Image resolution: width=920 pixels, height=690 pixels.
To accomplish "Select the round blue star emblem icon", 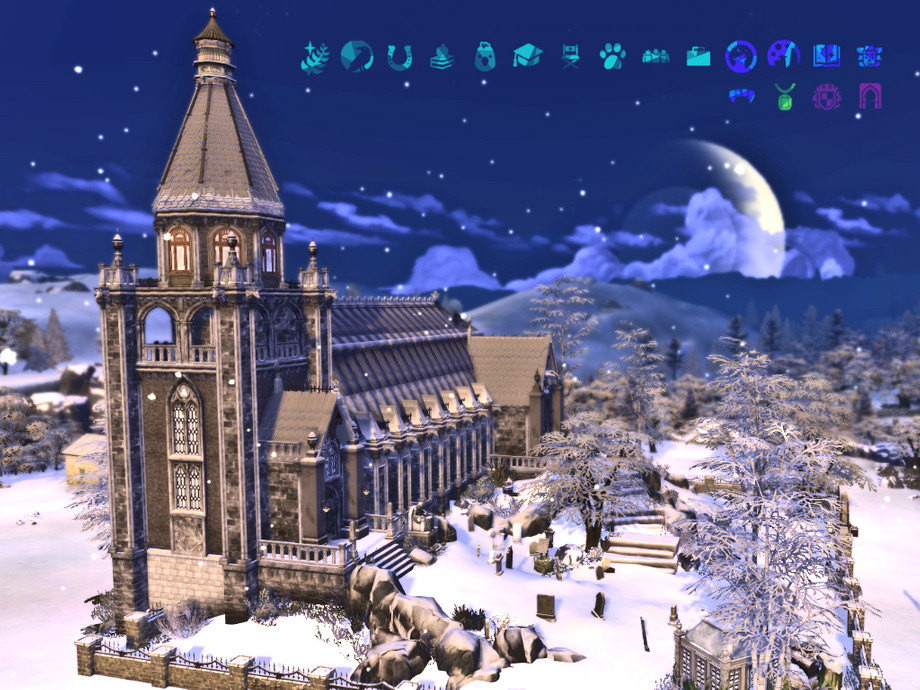I will coord(741,56).
